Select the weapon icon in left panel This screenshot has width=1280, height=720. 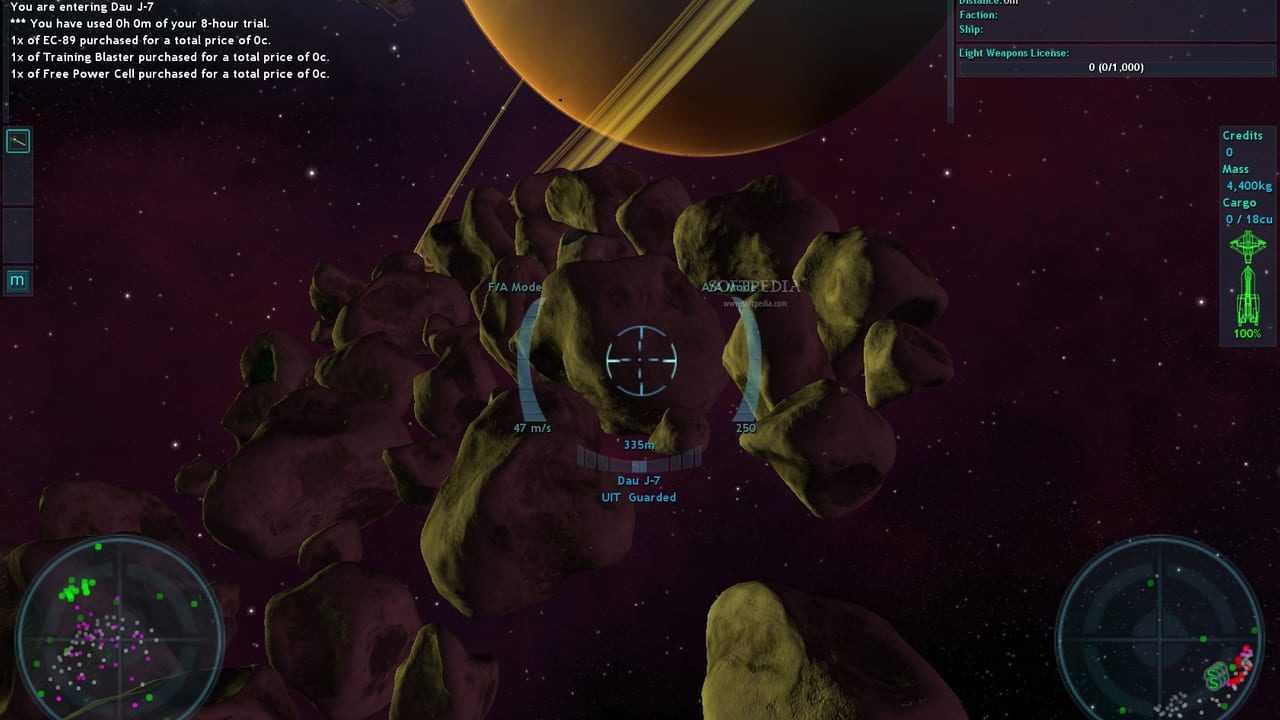pos(18,142)
